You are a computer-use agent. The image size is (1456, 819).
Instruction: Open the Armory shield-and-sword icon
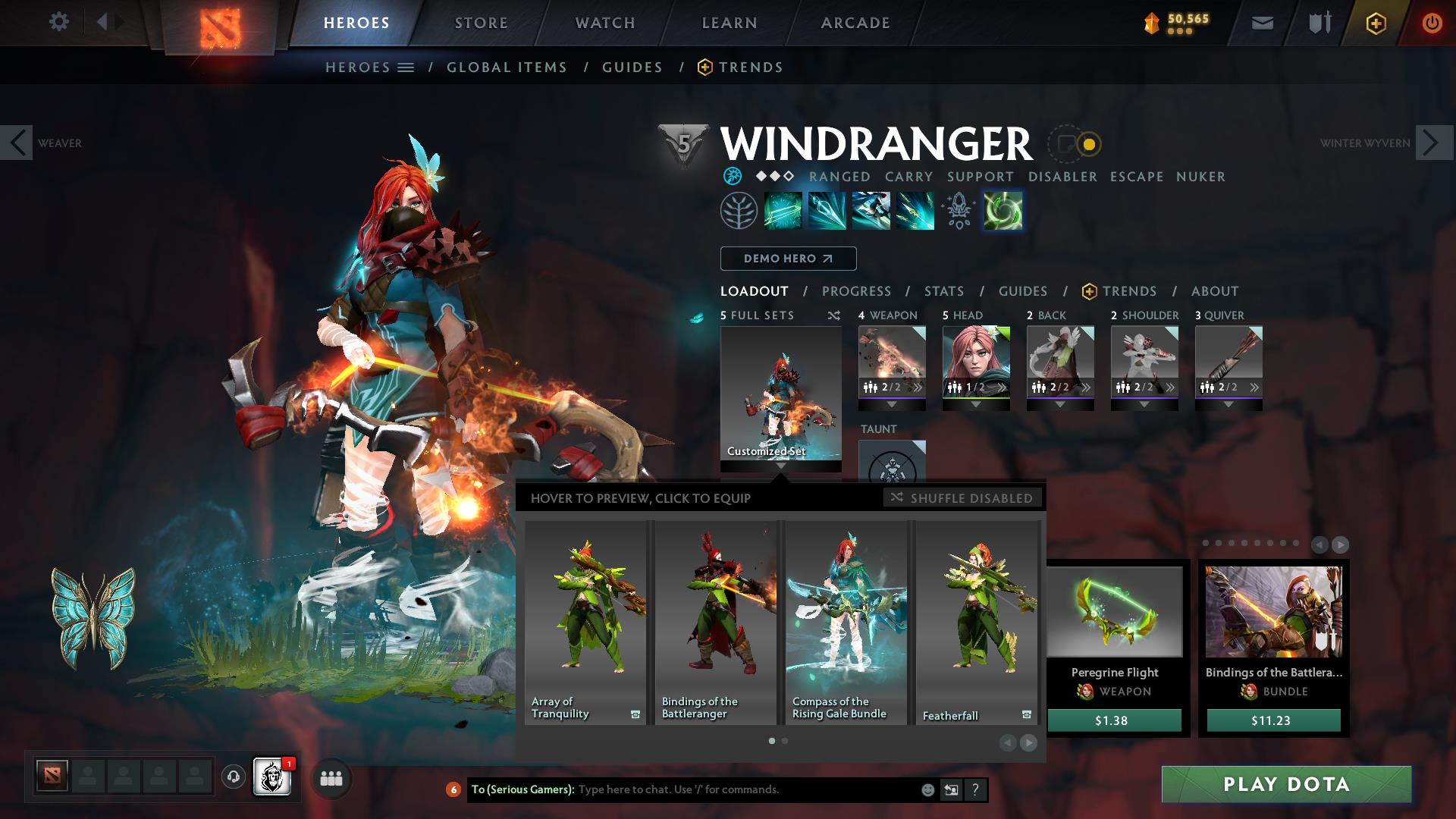tap(1318, 22)
